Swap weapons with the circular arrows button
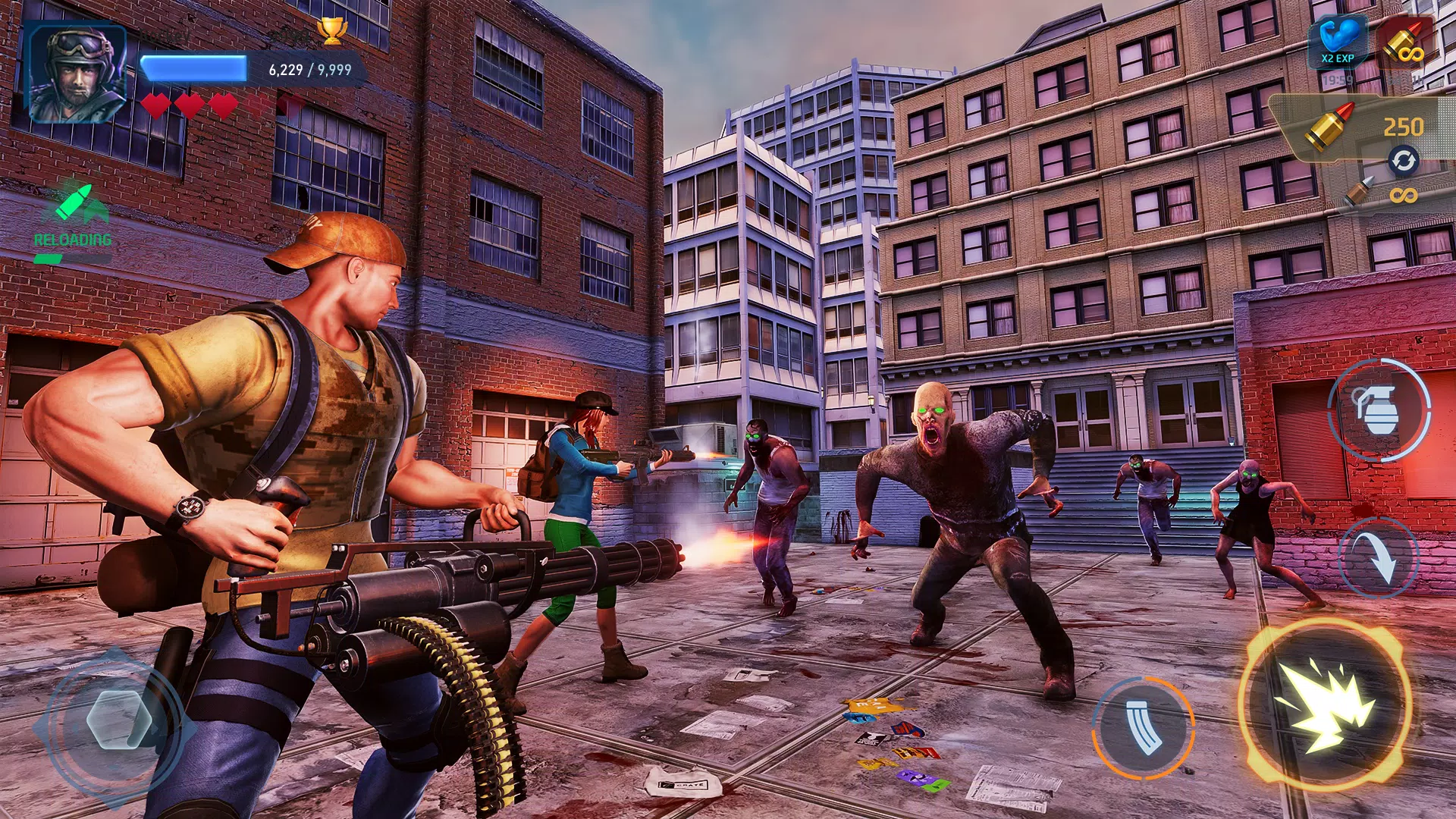This screenshot has width=1456, height=819. pyautogui.click(x=1403, y=161)
